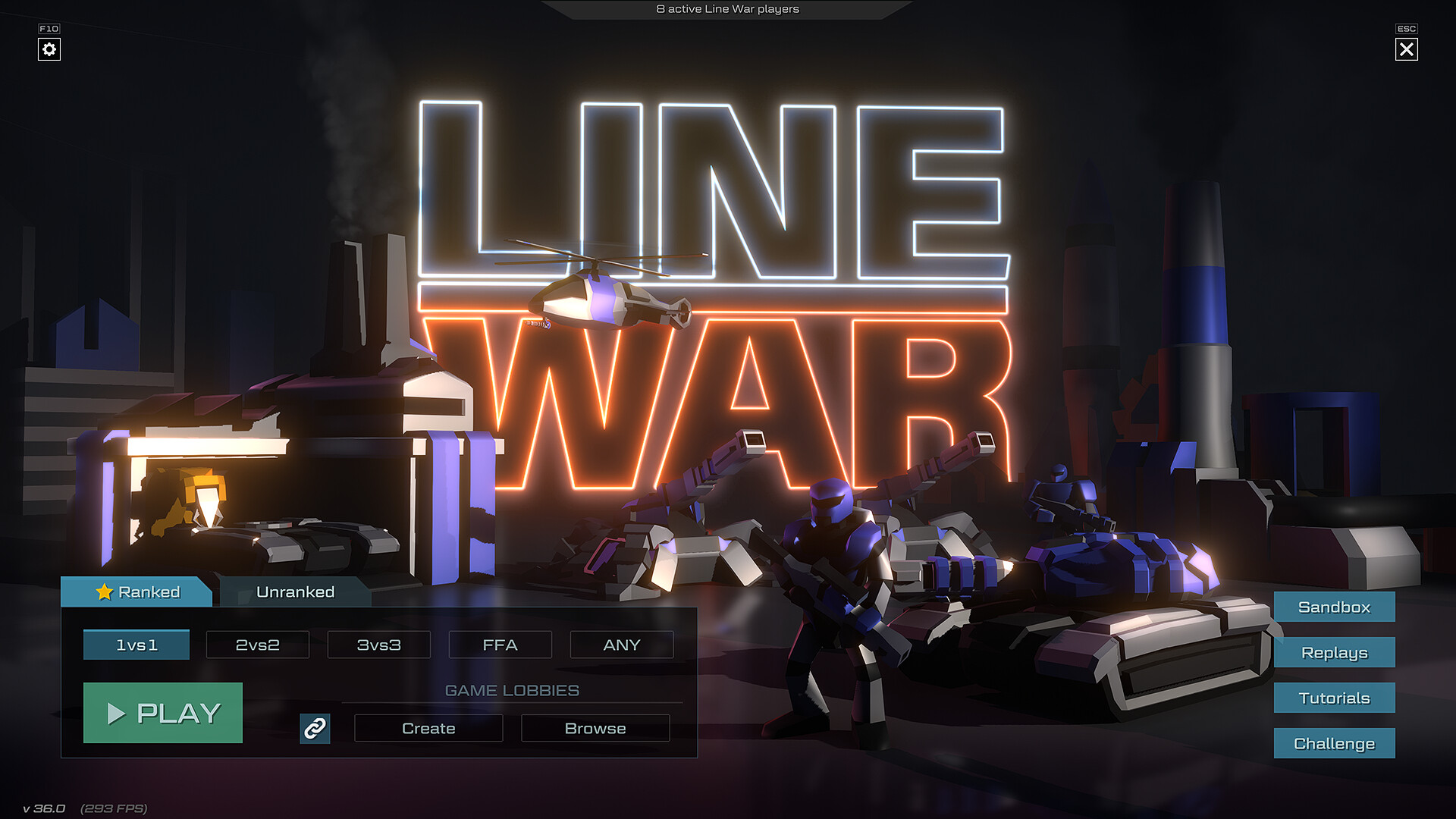Image resolution: width=1456 pixels, height=819 pixels.
Task: Click the 8 active Line War players banner
Action: click(727, 10)
